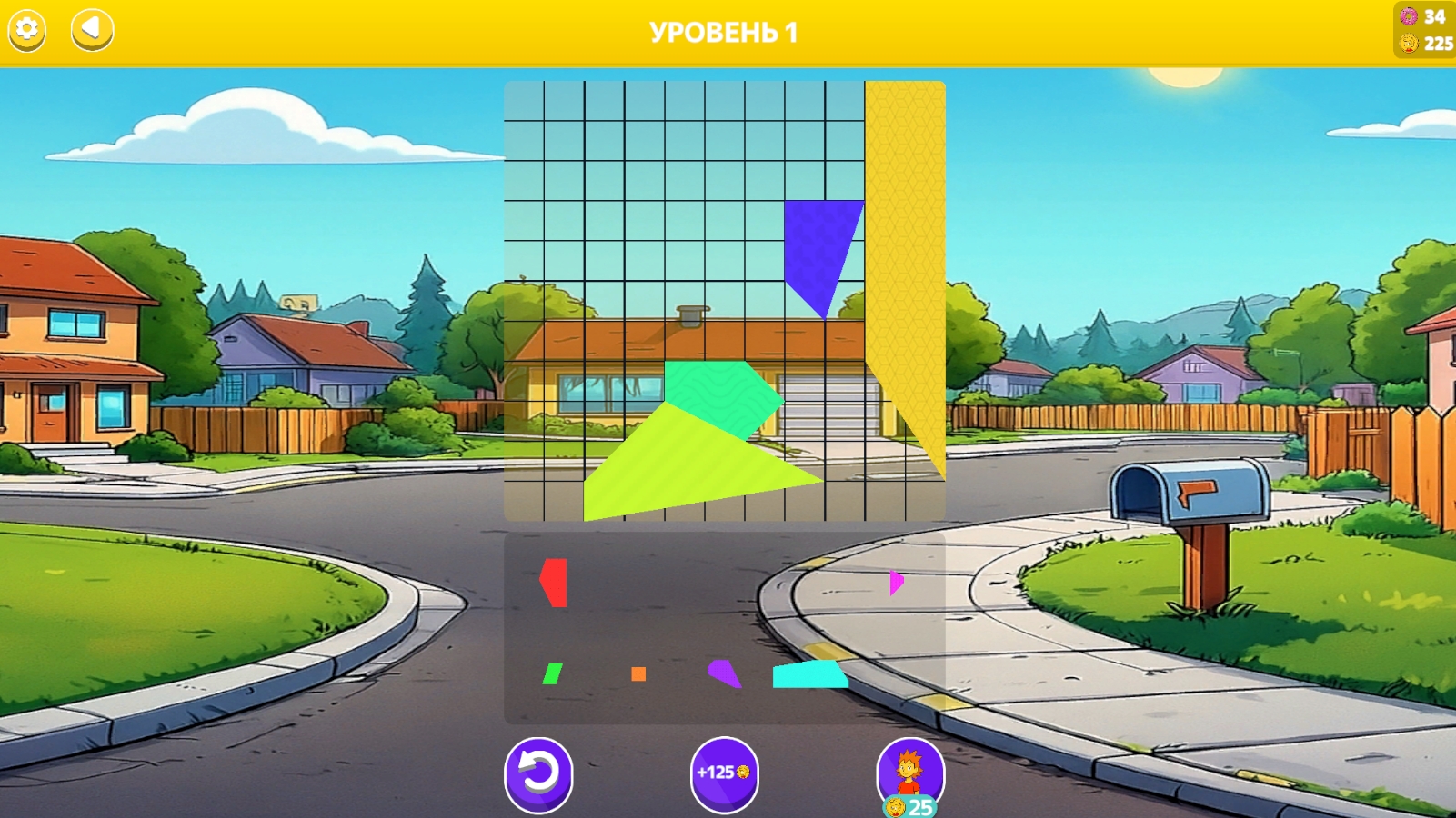Click the restart level icon
The image size is (1456, 818).
point(539,773)
